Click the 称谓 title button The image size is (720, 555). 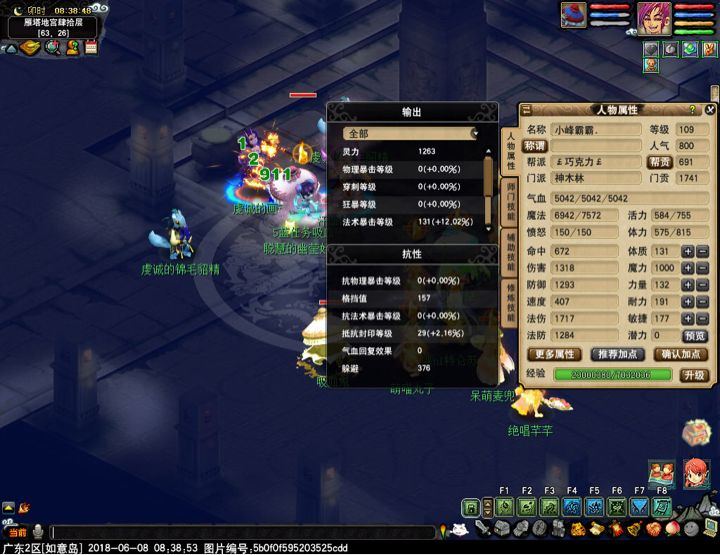(x=537, y=146)
